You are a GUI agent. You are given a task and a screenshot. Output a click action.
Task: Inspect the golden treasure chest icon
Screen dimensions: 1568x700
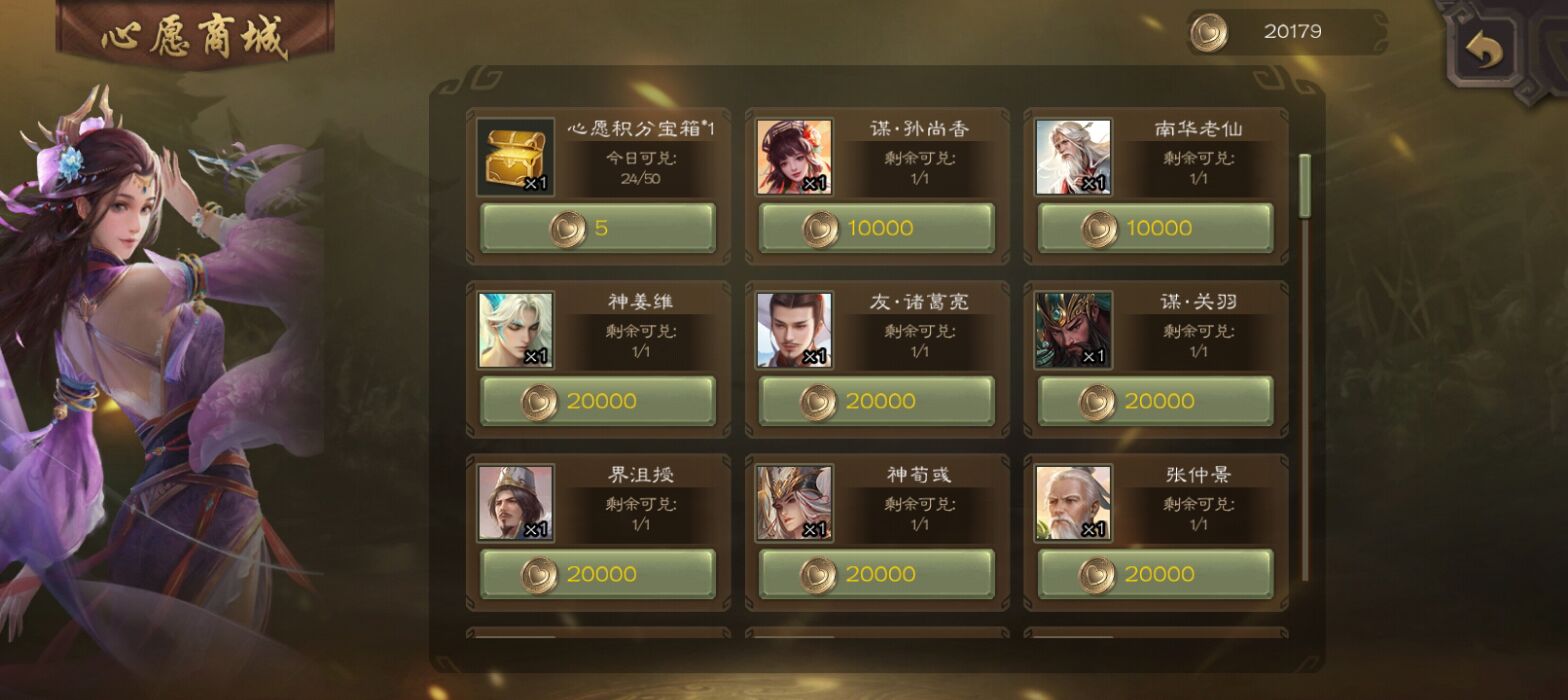pos(516,158)
